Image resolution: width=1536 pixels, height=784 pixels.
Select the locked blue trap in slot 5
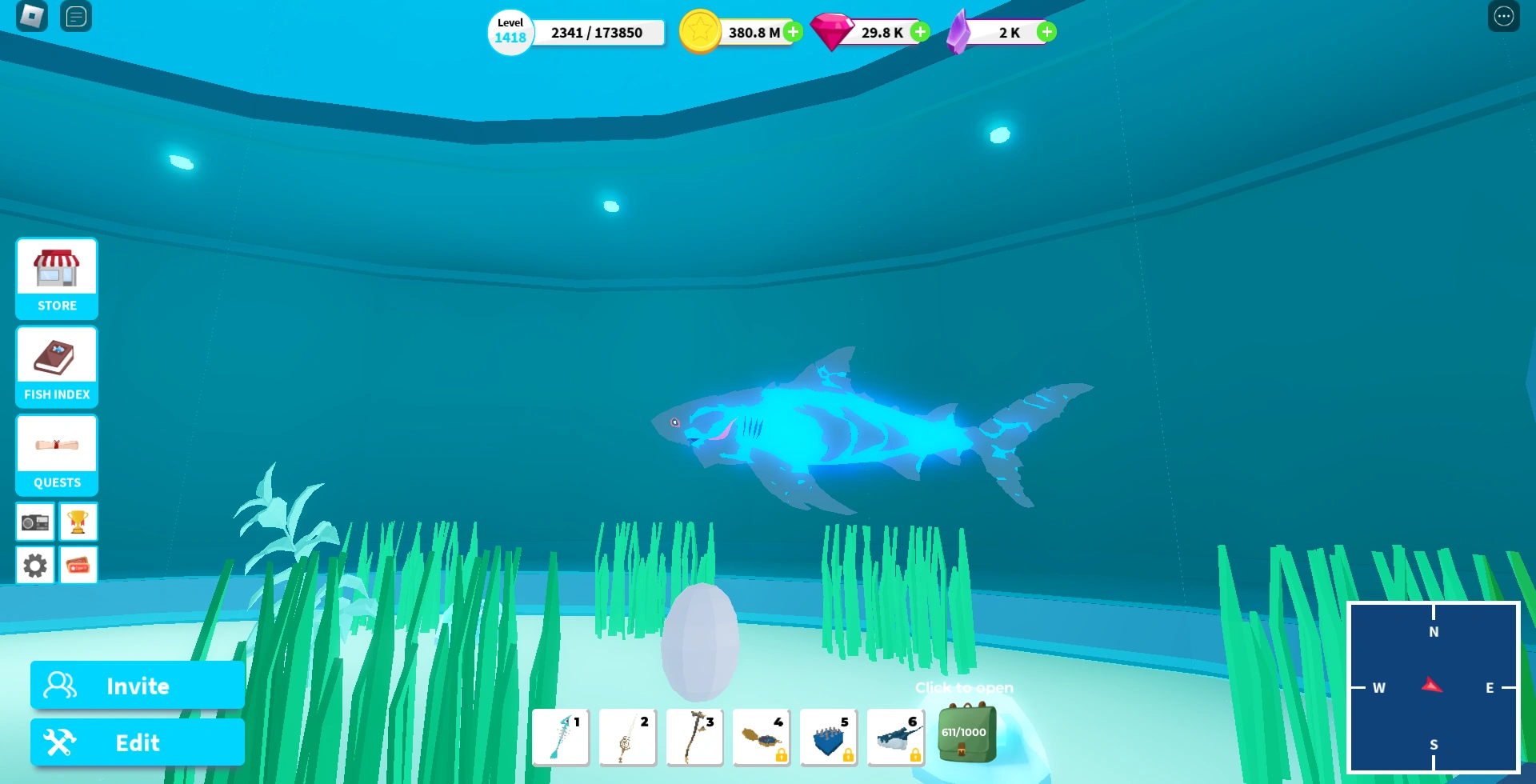829,736
